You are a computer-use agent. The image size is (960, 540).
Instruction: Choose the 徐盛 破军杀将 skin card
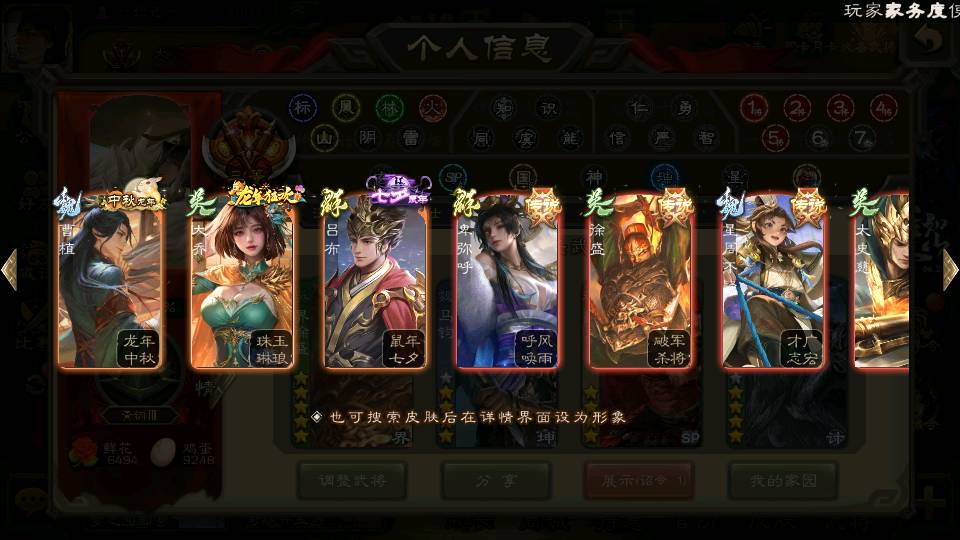[x=641, y=282]
